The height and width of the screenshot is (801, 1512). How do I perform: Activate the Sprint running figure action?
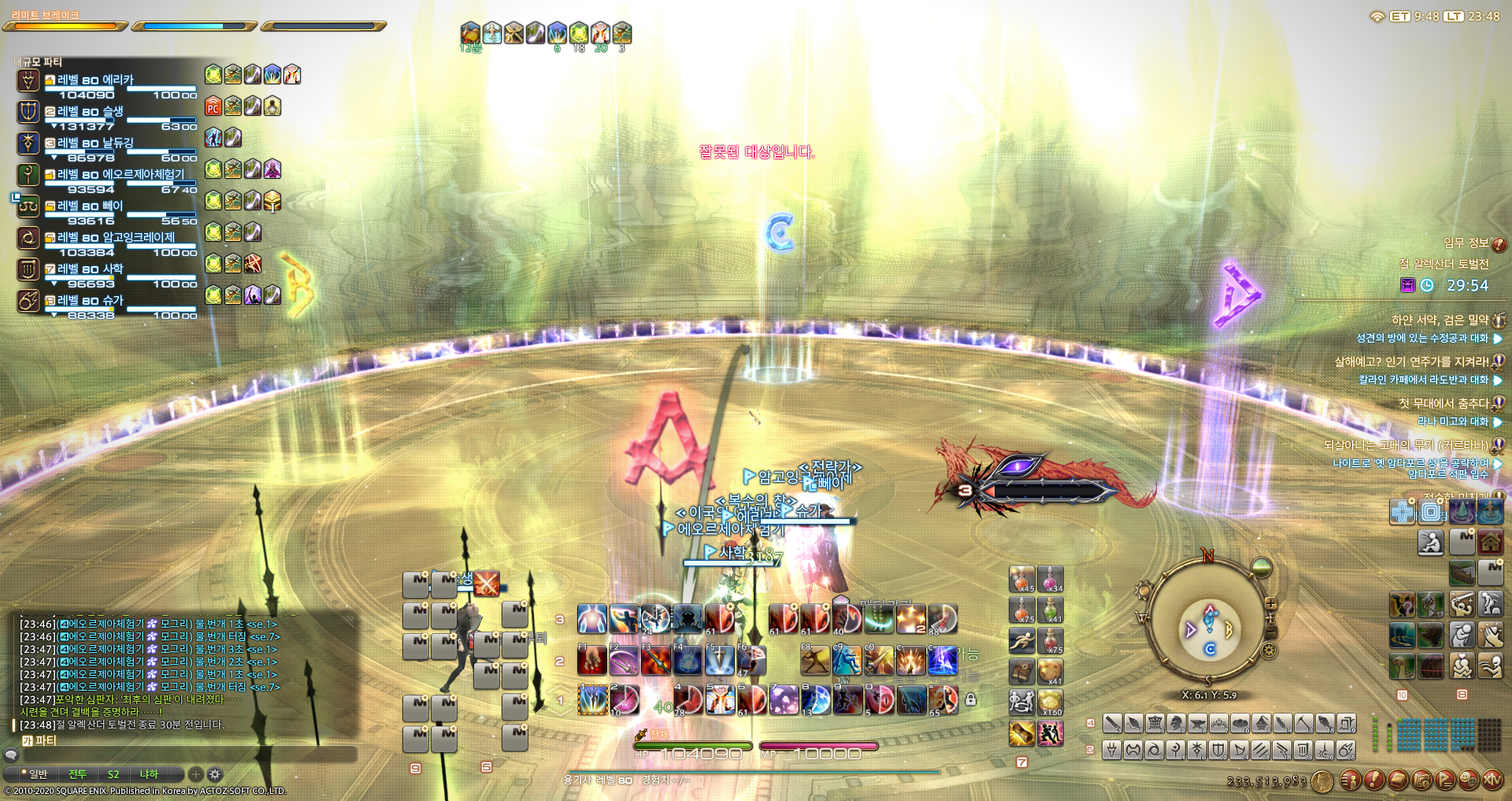(x=1021, y=640)
